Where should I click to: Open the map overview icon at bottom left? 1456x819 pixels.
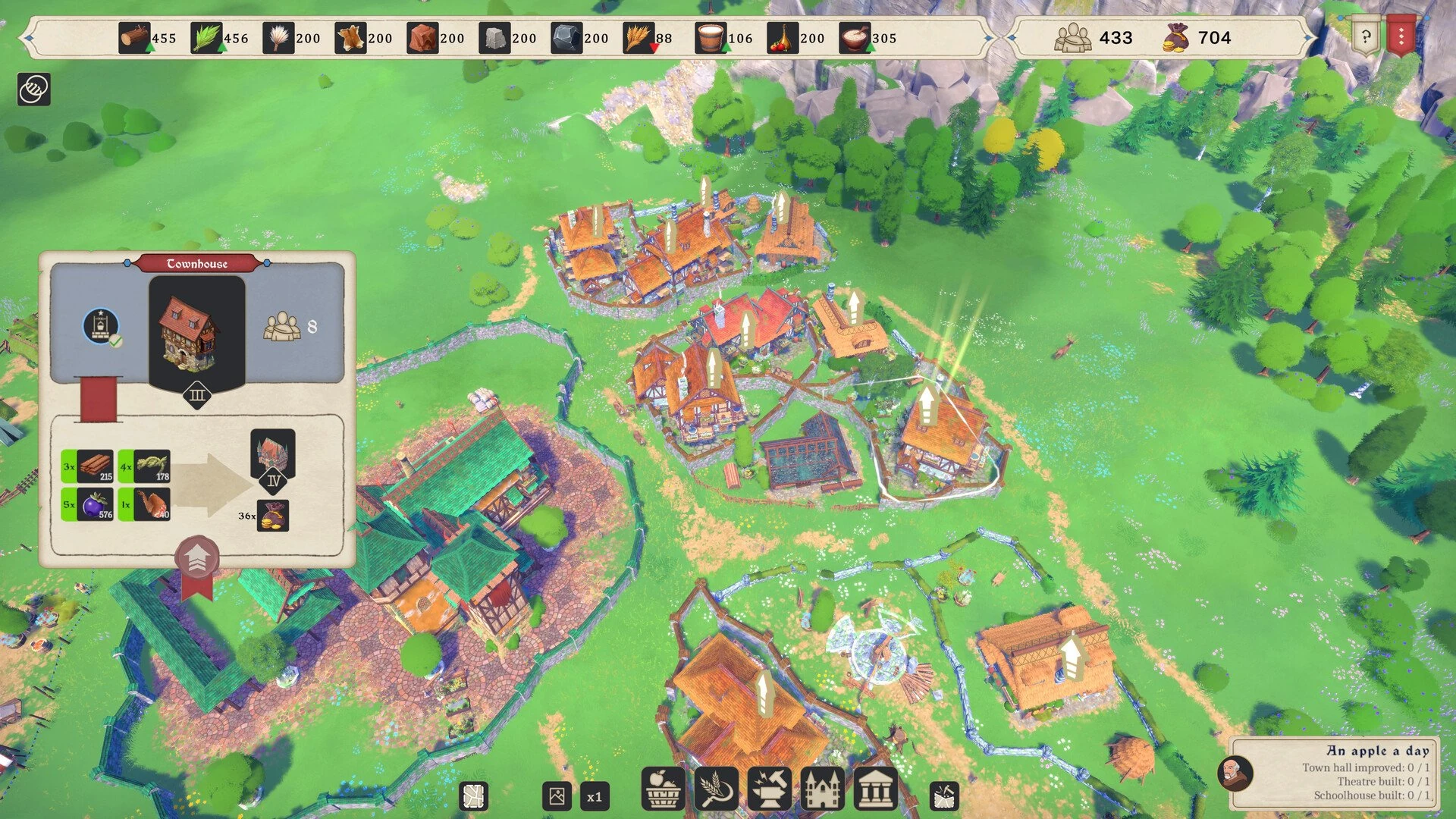(x=474, y=795)
